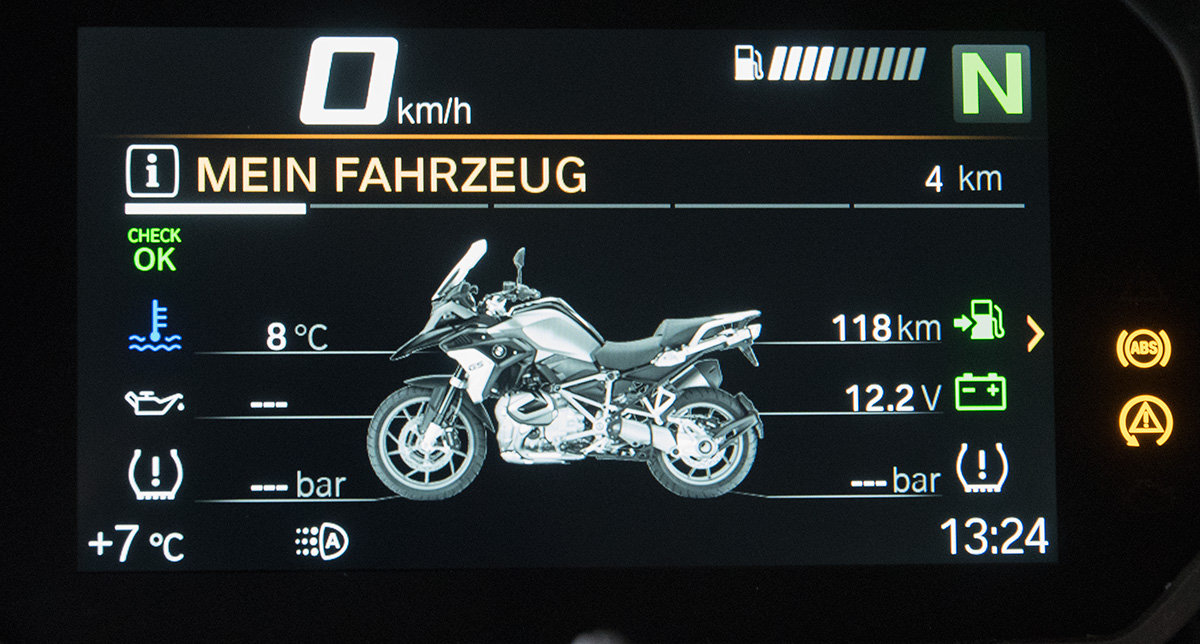This screenshot has width=1200, height=644.
Task: Select the front tire pressure icon
Action: pos(155,473)
